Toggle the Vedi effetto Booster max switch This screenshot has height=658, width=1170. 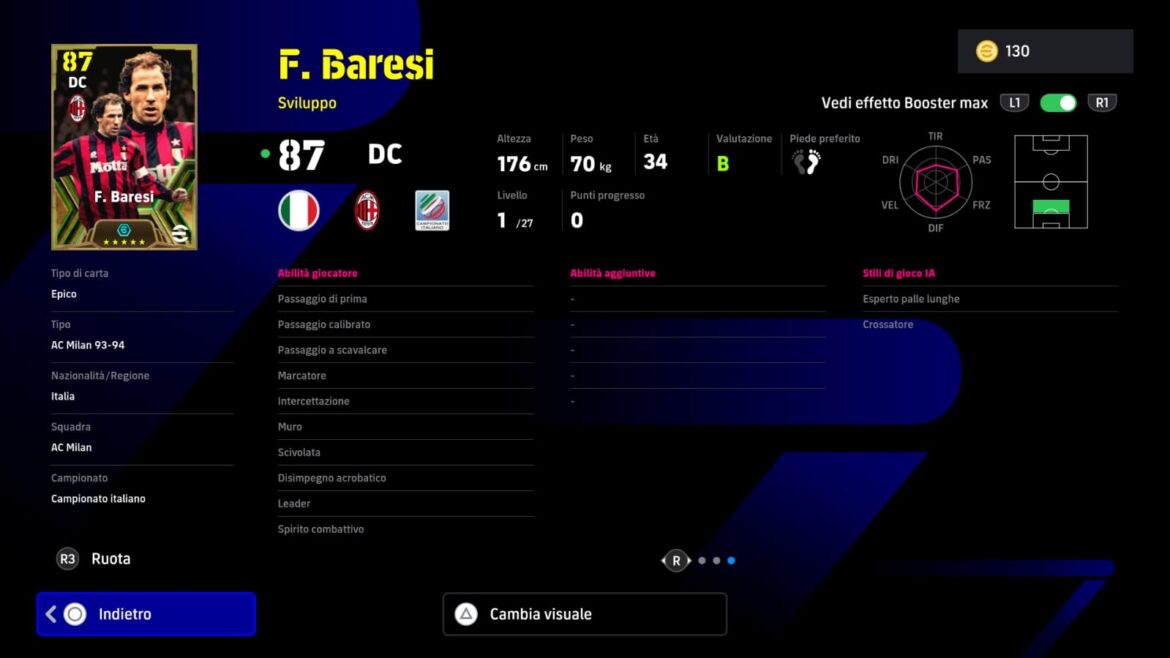point(1058,103)
